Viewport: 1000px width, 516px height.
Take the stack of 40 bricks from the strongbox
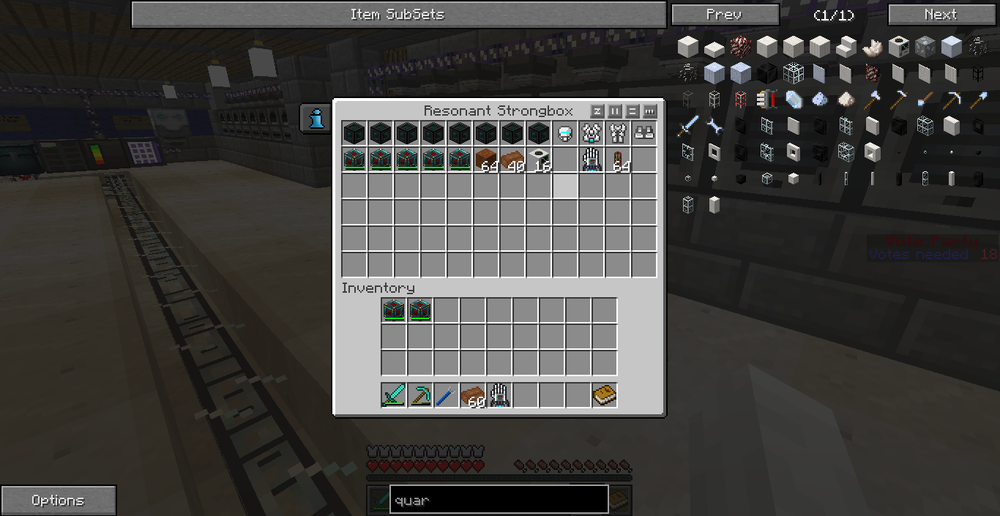pyautogui.click(x=514, y=159)
